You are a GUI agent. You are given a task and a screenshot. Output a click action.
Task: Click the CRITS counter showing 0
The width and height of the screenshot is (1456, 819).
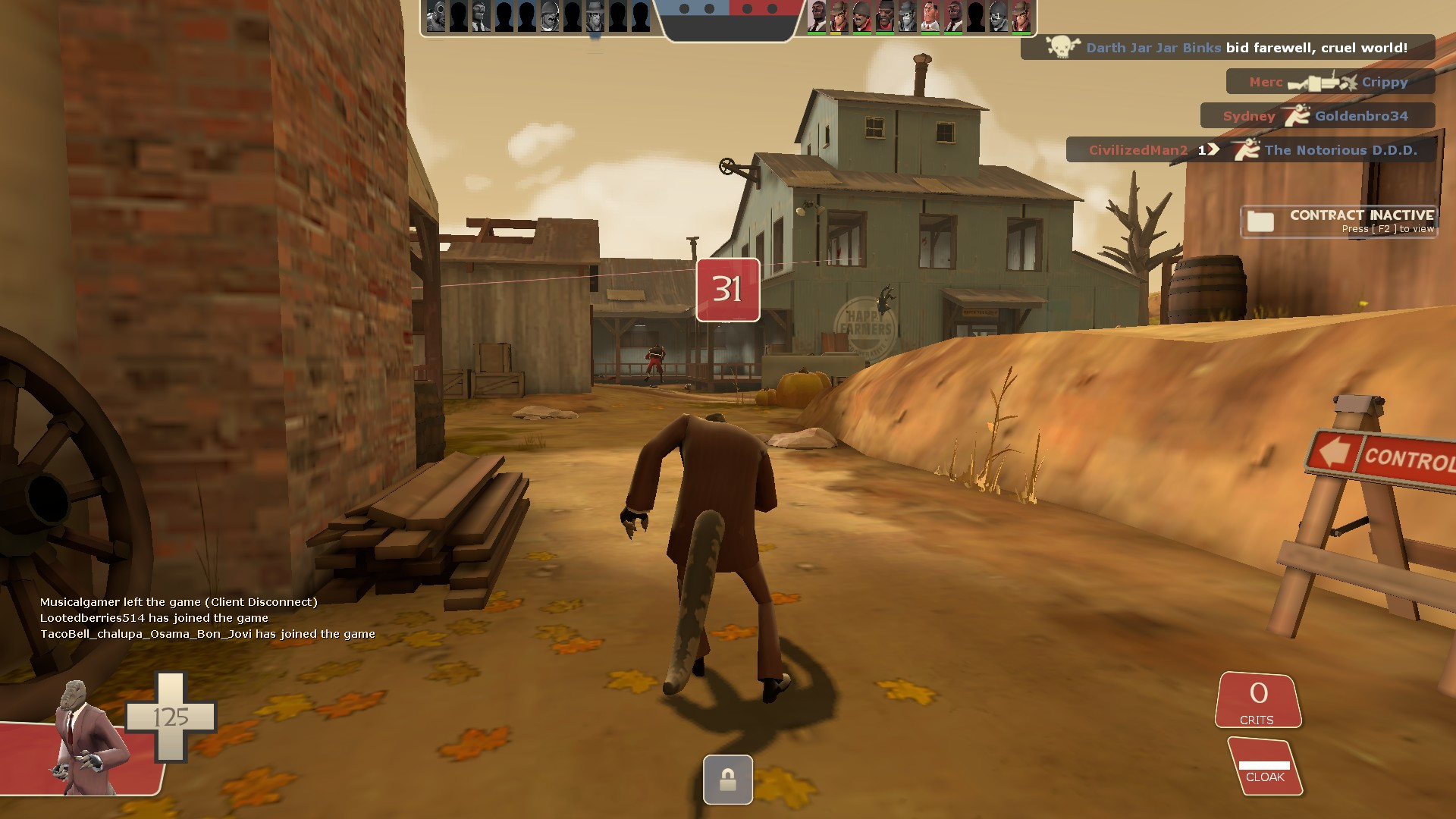tap(1257, 694)
